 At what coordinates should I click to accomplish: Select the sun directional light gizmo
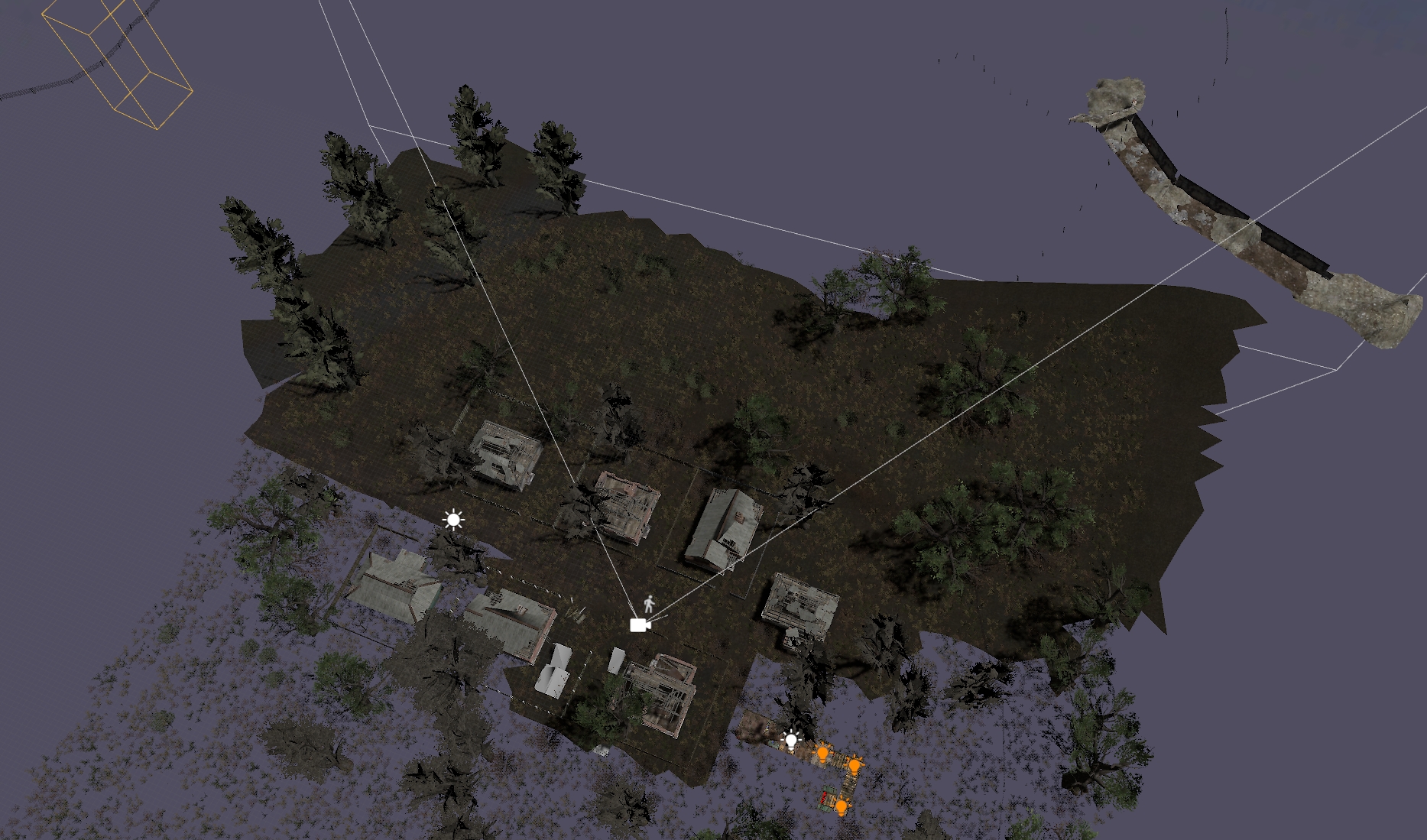[453, 521]
